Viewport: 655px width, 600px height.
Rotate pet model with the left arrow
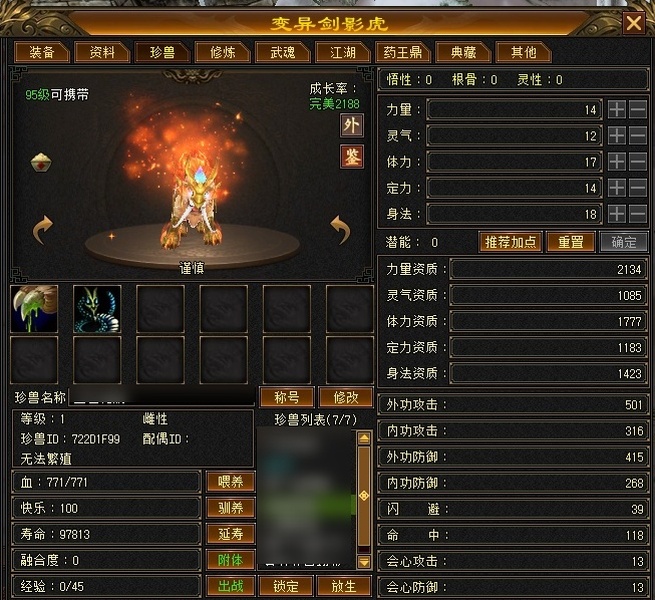click(42, 231)
